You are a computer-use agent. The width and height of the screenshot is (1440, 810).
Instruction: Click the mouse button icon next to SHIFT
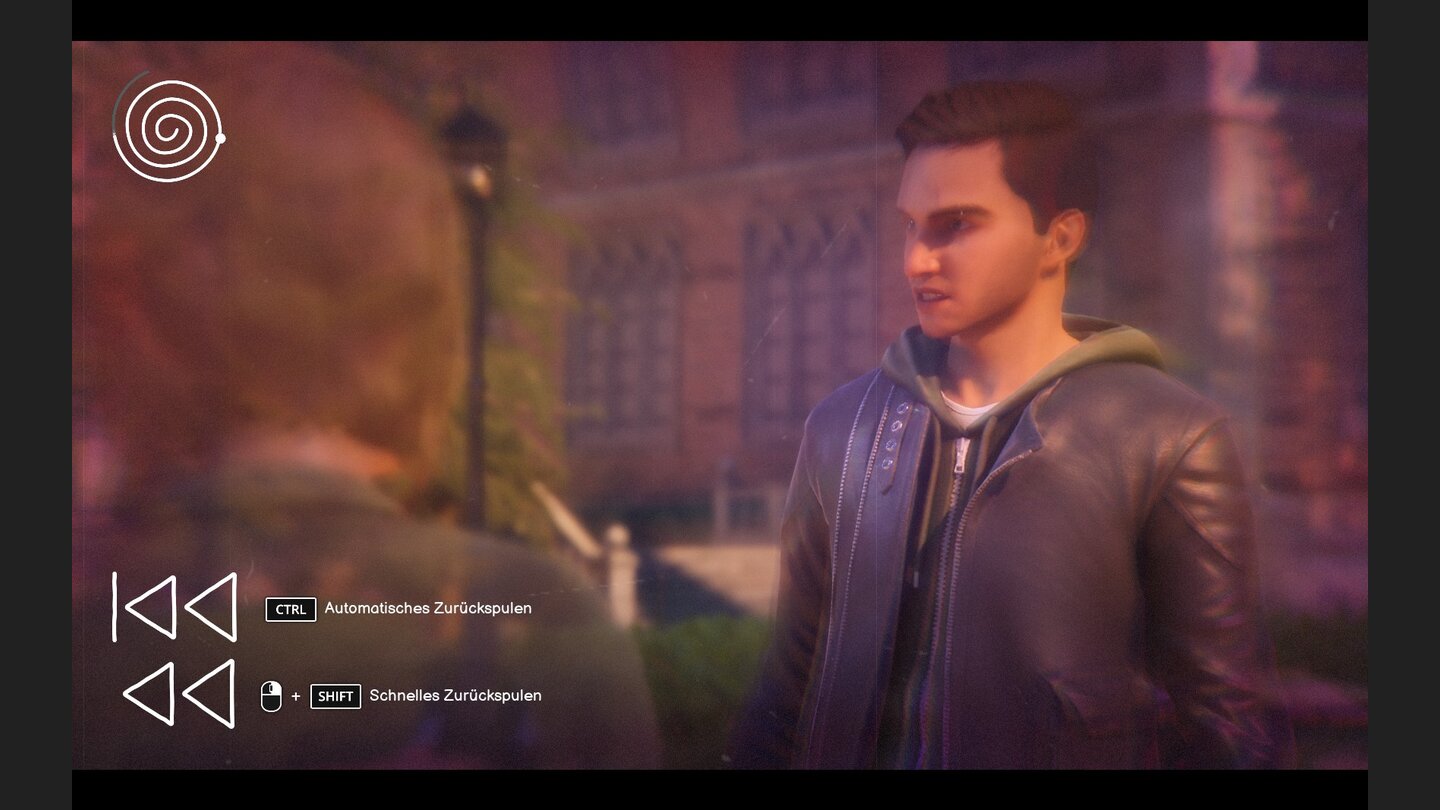tap(271, 695)
